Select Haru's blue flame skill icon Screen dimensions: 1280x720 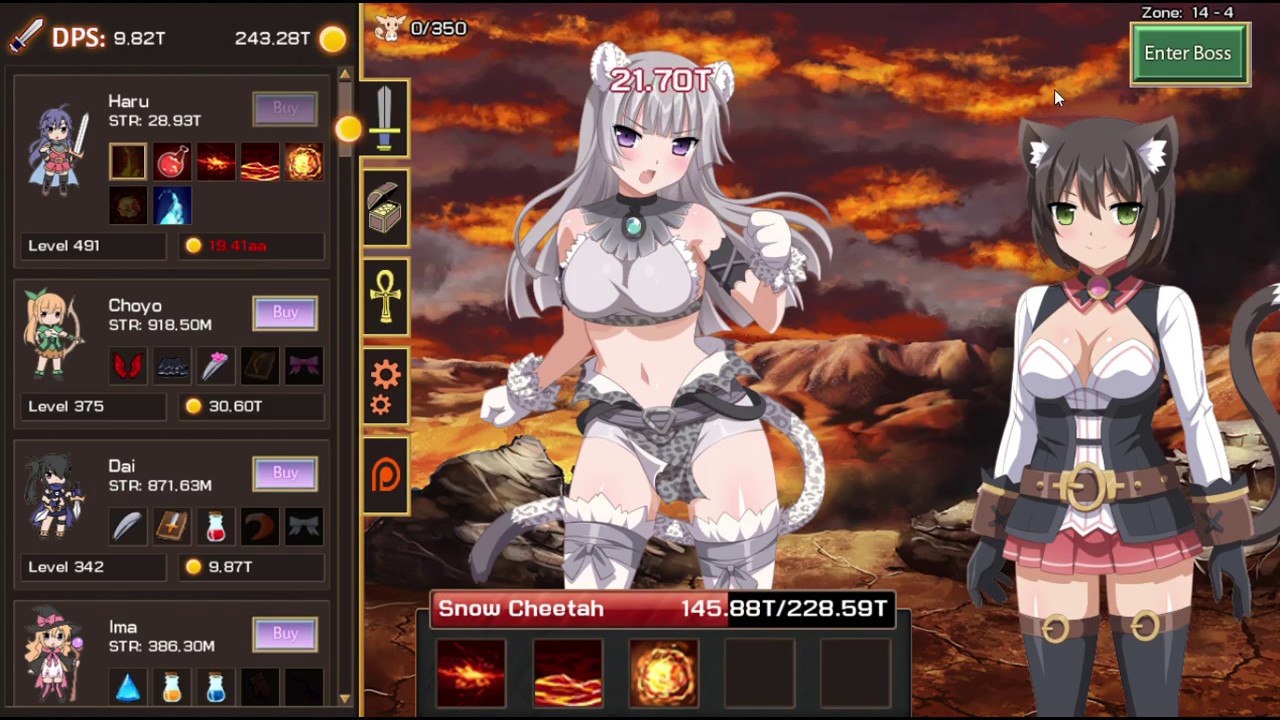point(172,206)
